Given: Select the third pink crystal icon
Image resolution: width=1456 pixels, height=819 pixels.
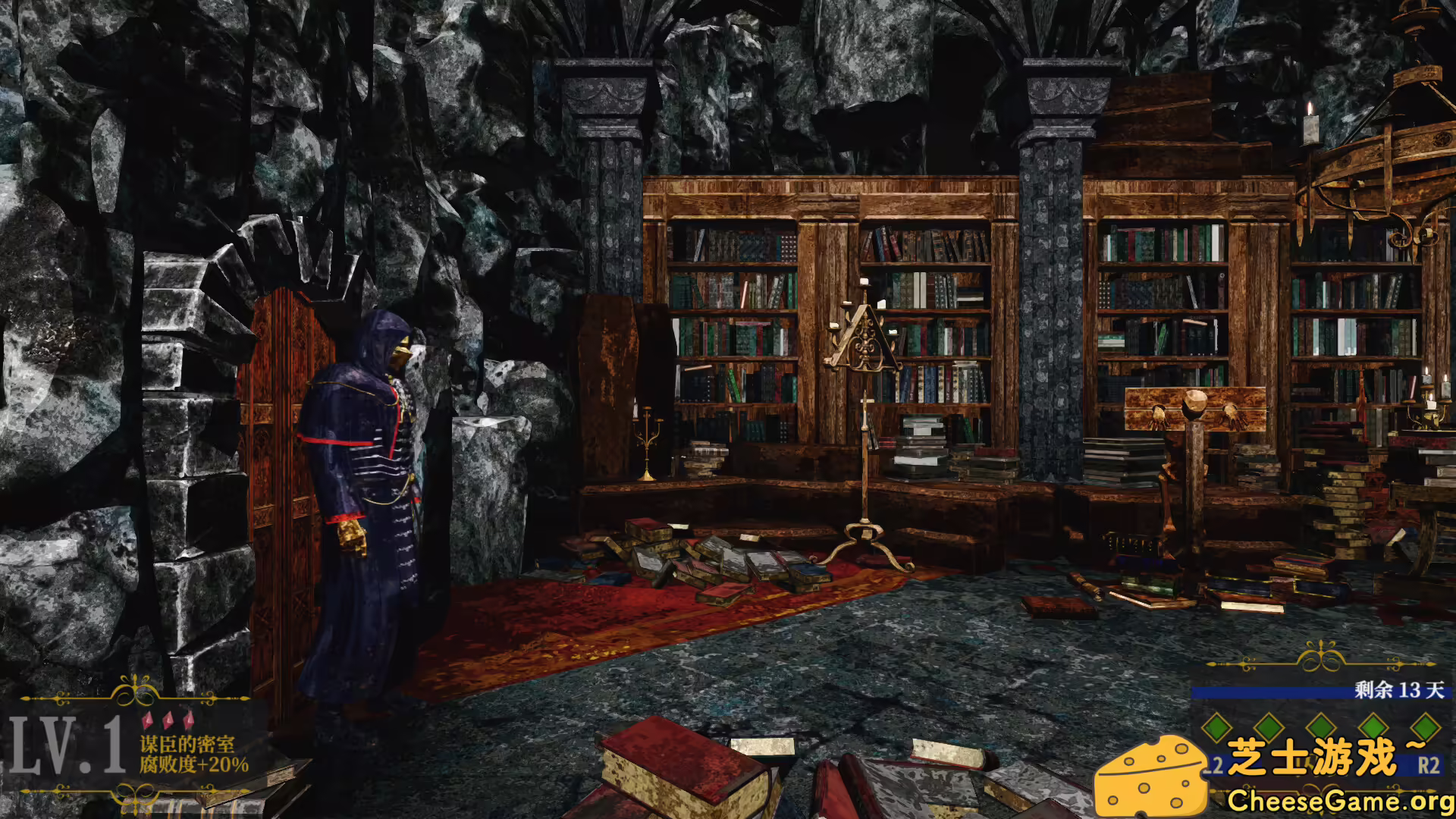Looking at the screenshot, I should [188, 720].
